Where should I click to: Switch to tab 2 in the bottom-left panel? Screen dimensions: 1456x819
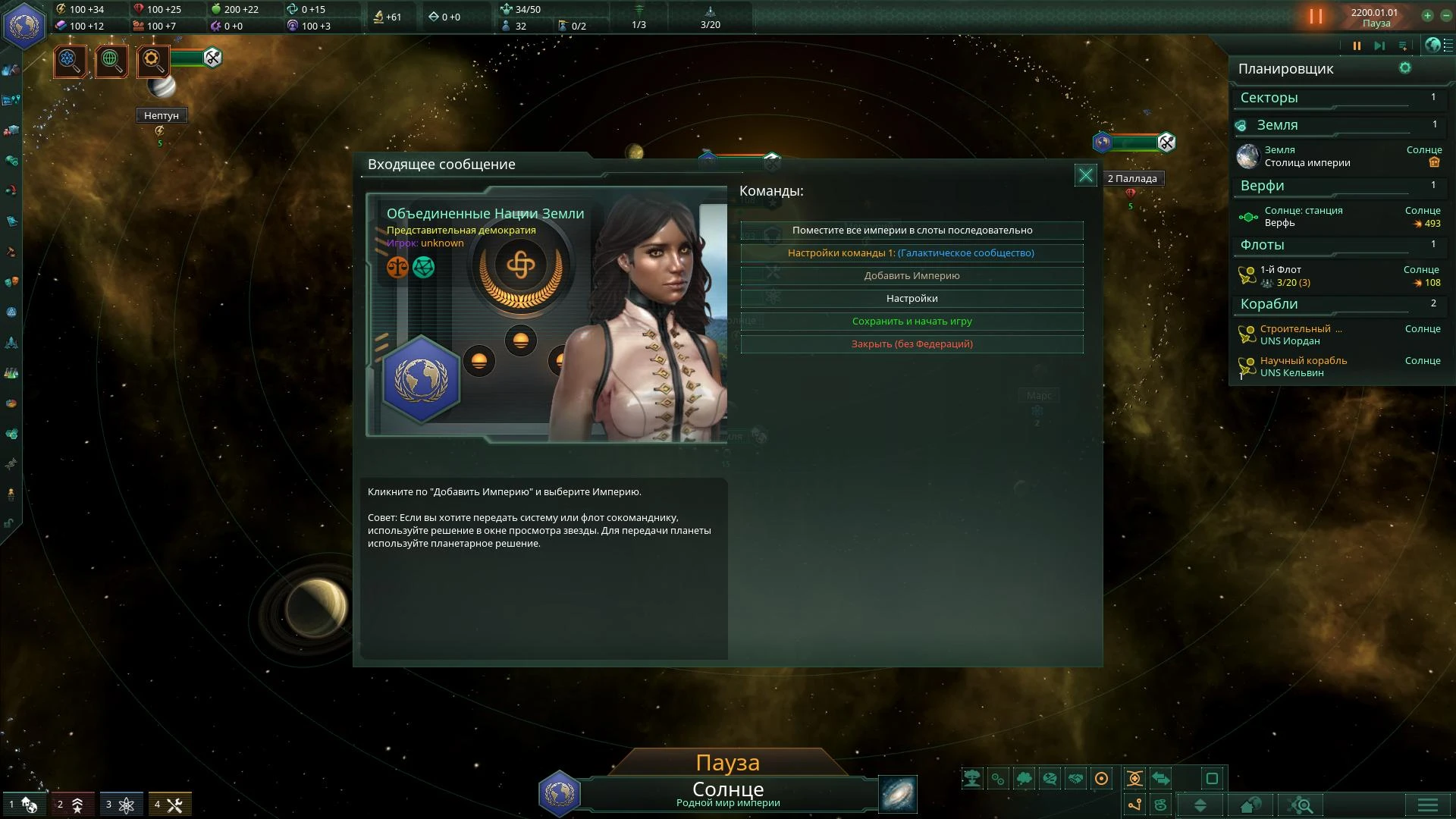tap(68, 804)
